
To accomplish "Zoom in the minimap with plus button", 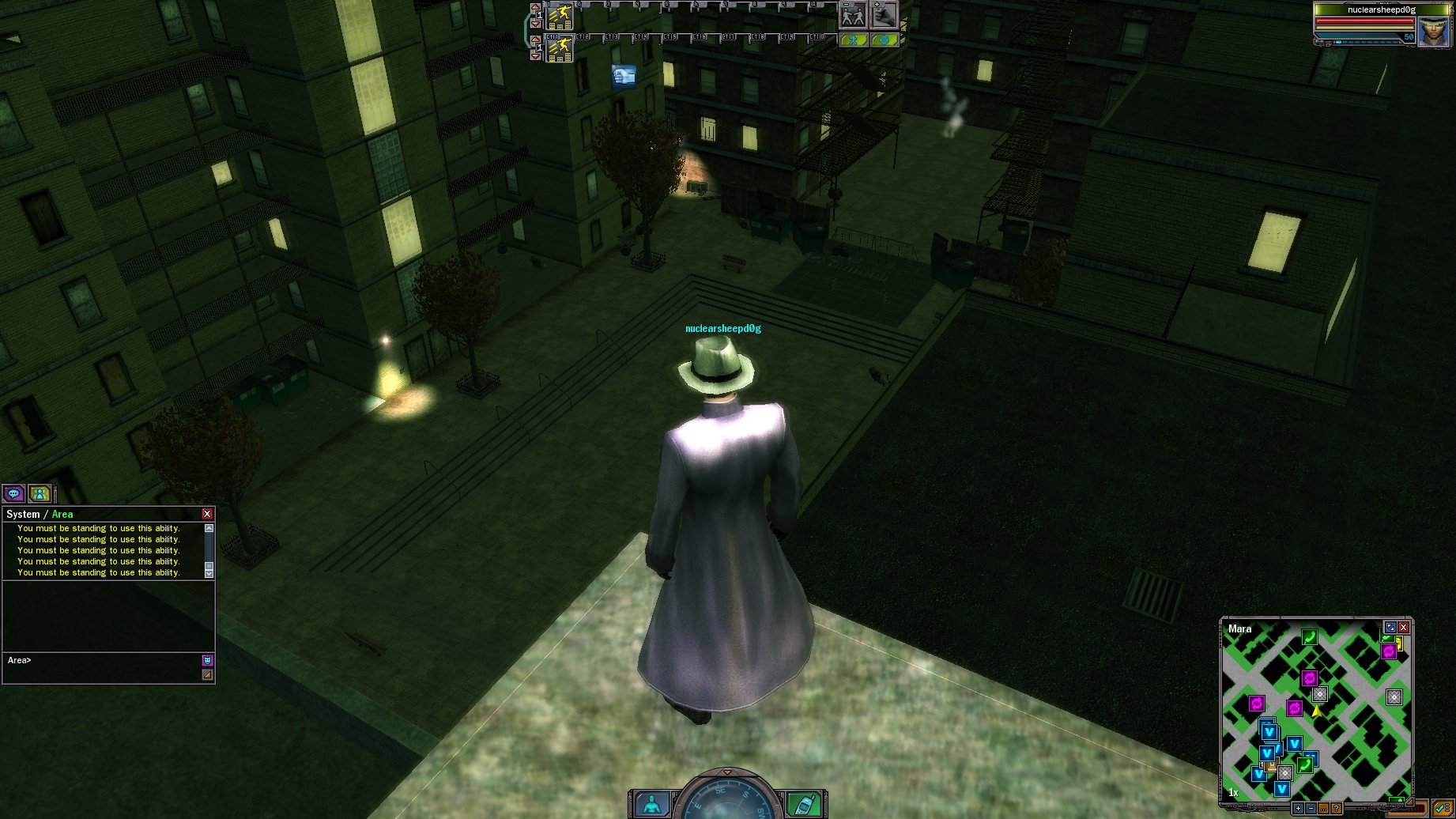I will pos(1298,809).
